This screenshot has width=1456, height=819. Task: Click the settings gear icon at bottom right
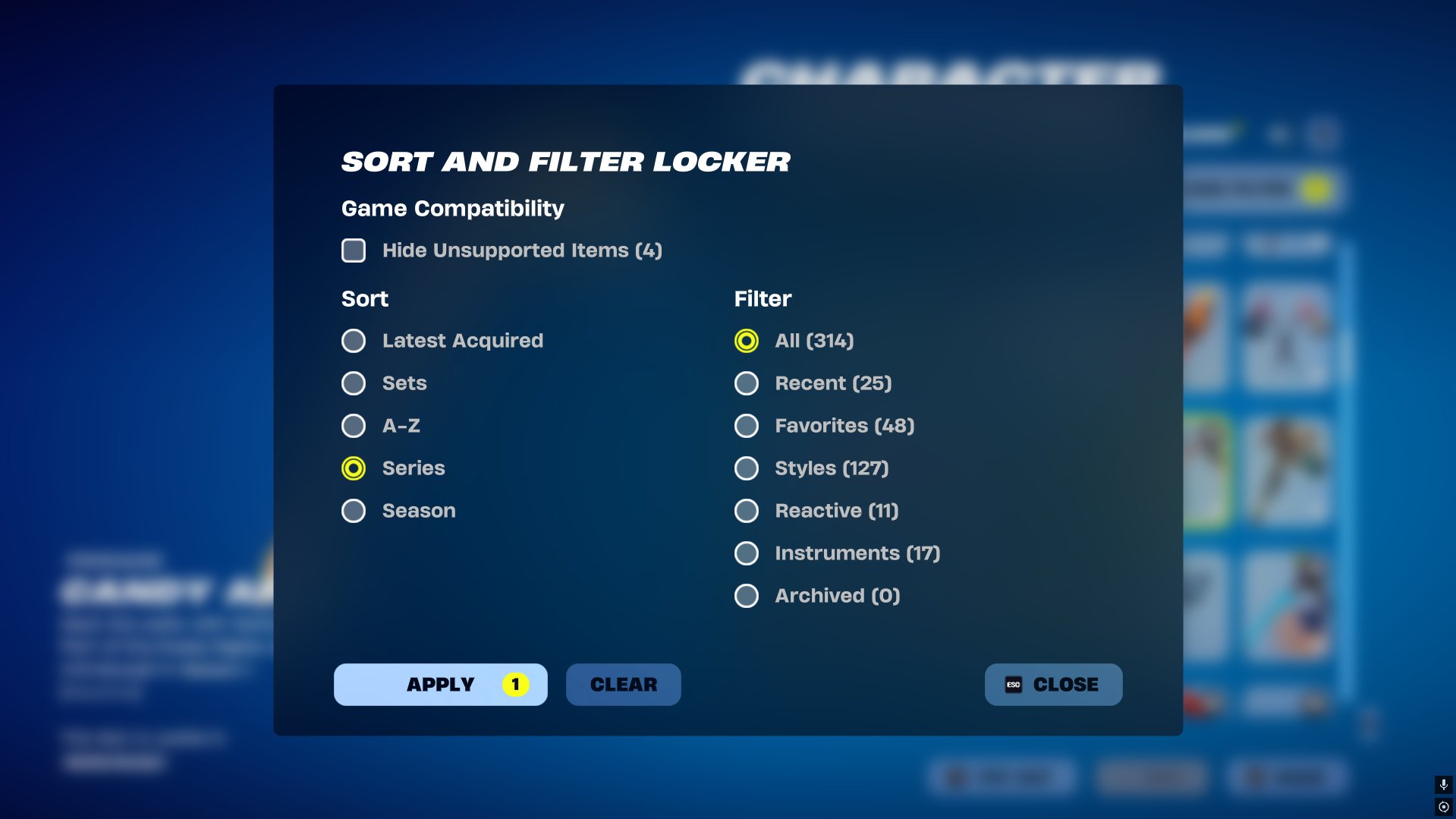1442,807
